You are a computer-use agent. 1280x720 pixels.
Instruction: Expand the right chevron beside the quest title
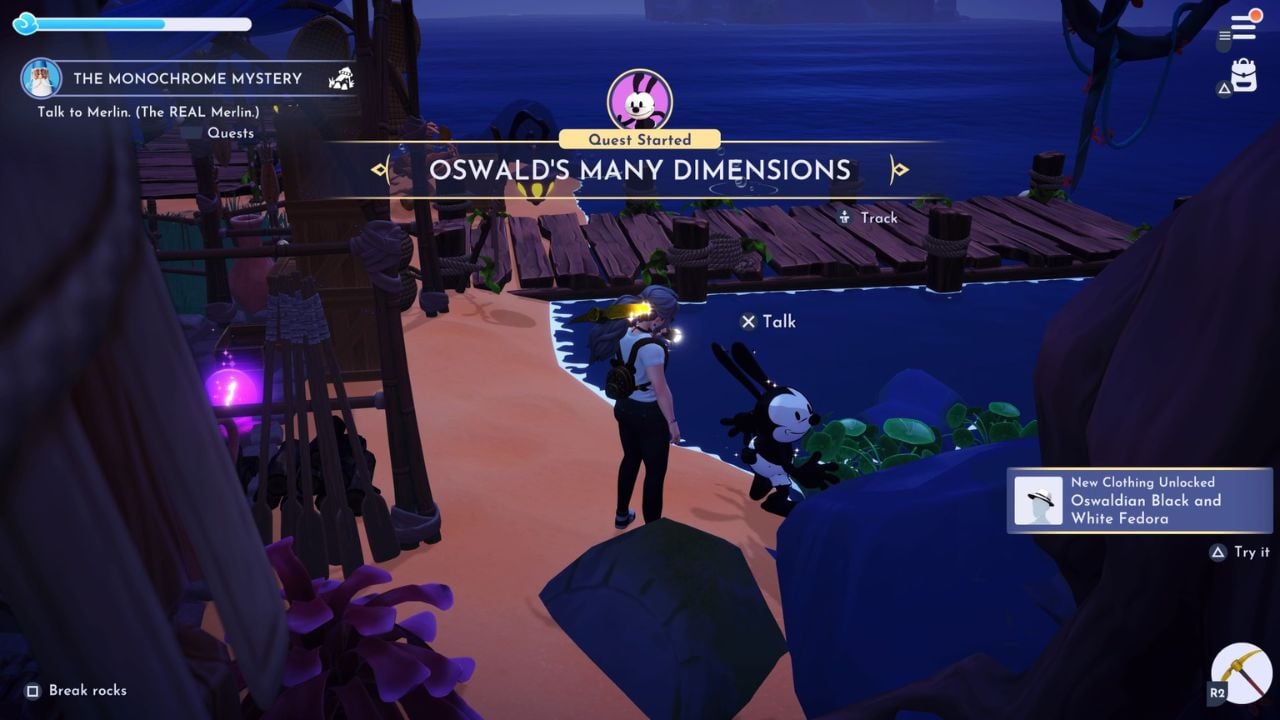898,170
